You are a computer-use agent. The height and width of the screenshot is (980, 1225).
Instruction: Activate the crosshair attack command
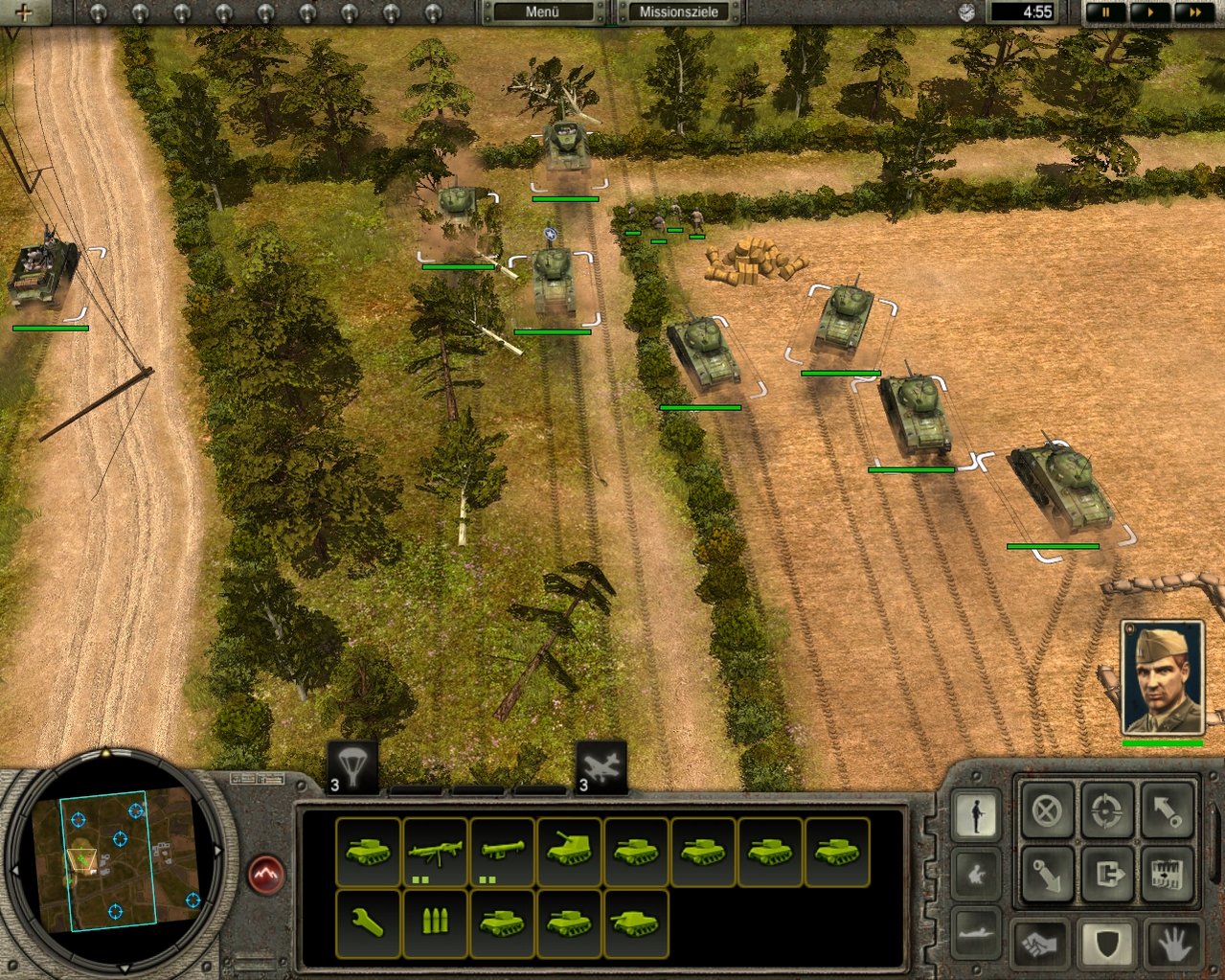(x=1106, y=811)
